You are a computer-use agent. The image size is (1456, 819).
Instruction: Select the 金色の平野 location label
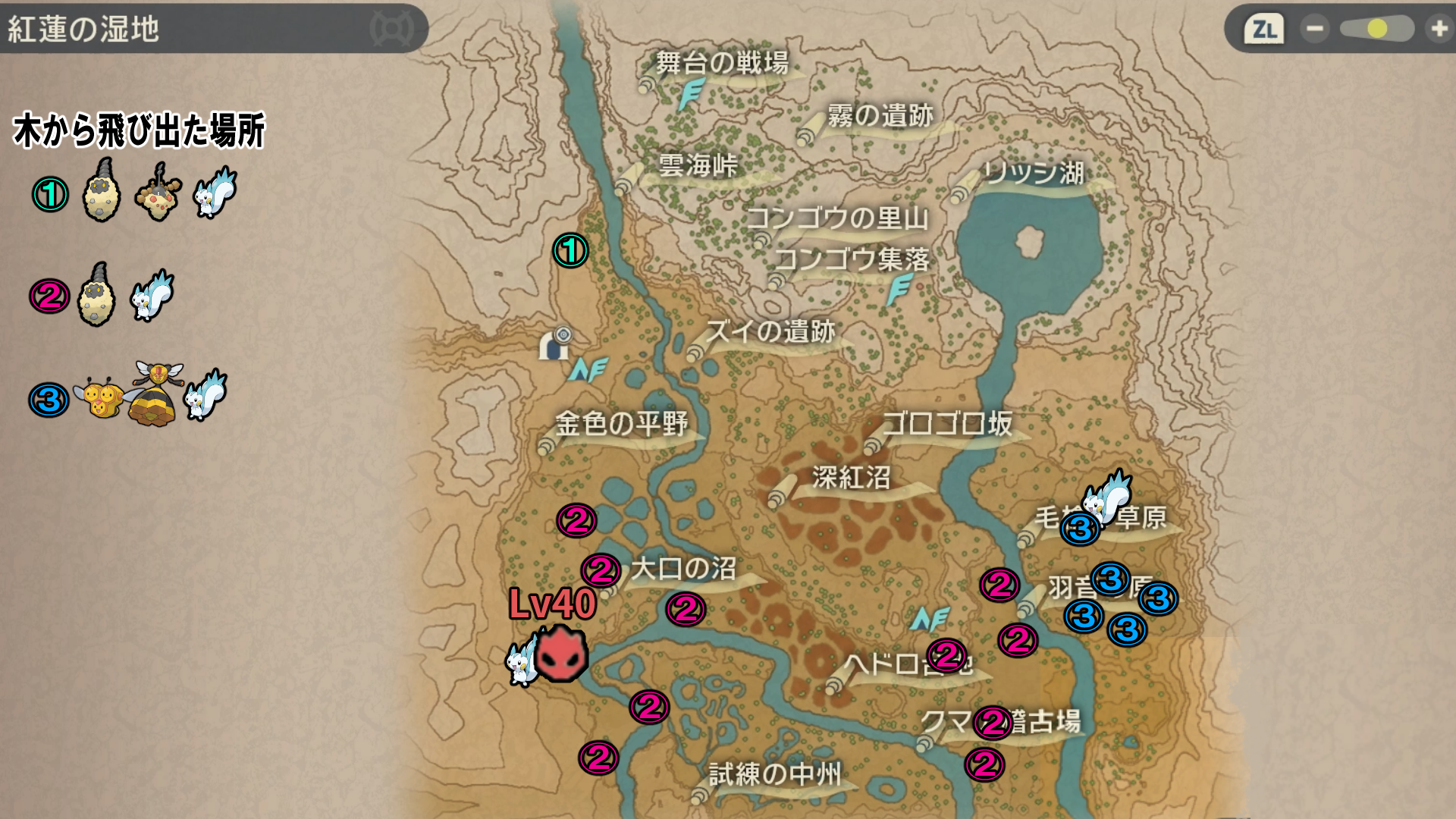621,423
